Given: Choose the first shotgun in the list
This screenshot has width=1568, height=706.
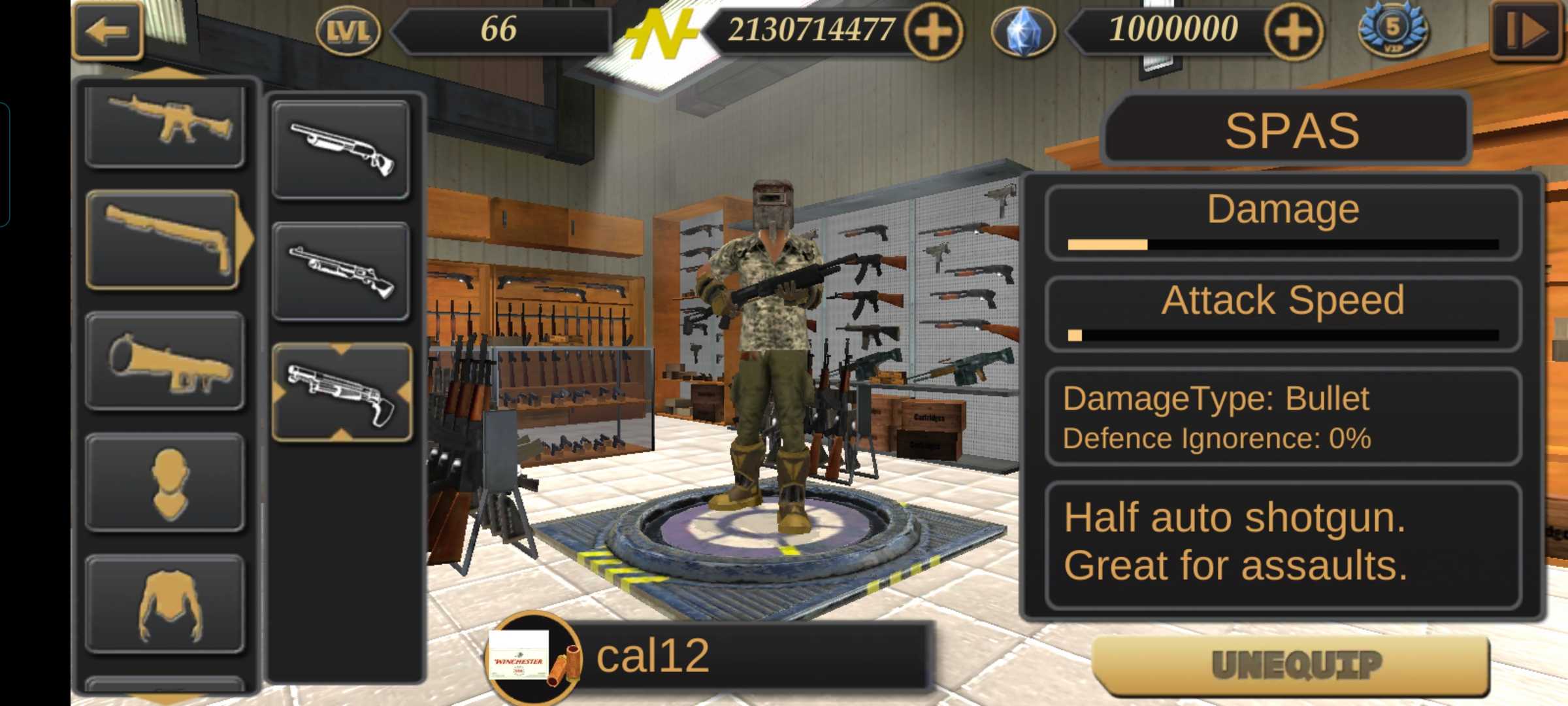Looking at the screenshot, I should (x=341, y=150).
